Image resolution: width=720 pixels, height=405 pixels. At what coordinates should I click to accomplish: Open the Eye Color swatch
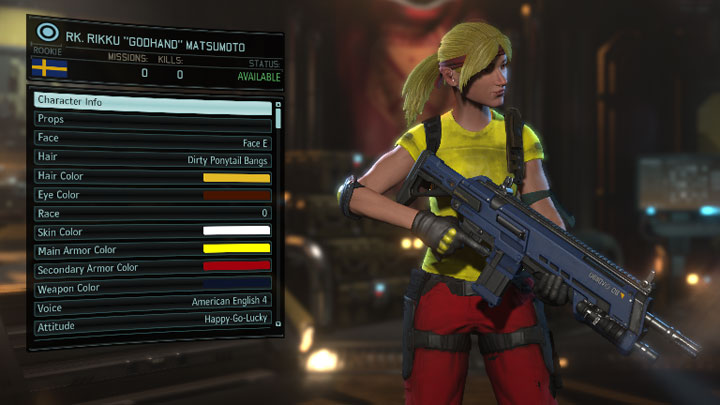[237, 195]
